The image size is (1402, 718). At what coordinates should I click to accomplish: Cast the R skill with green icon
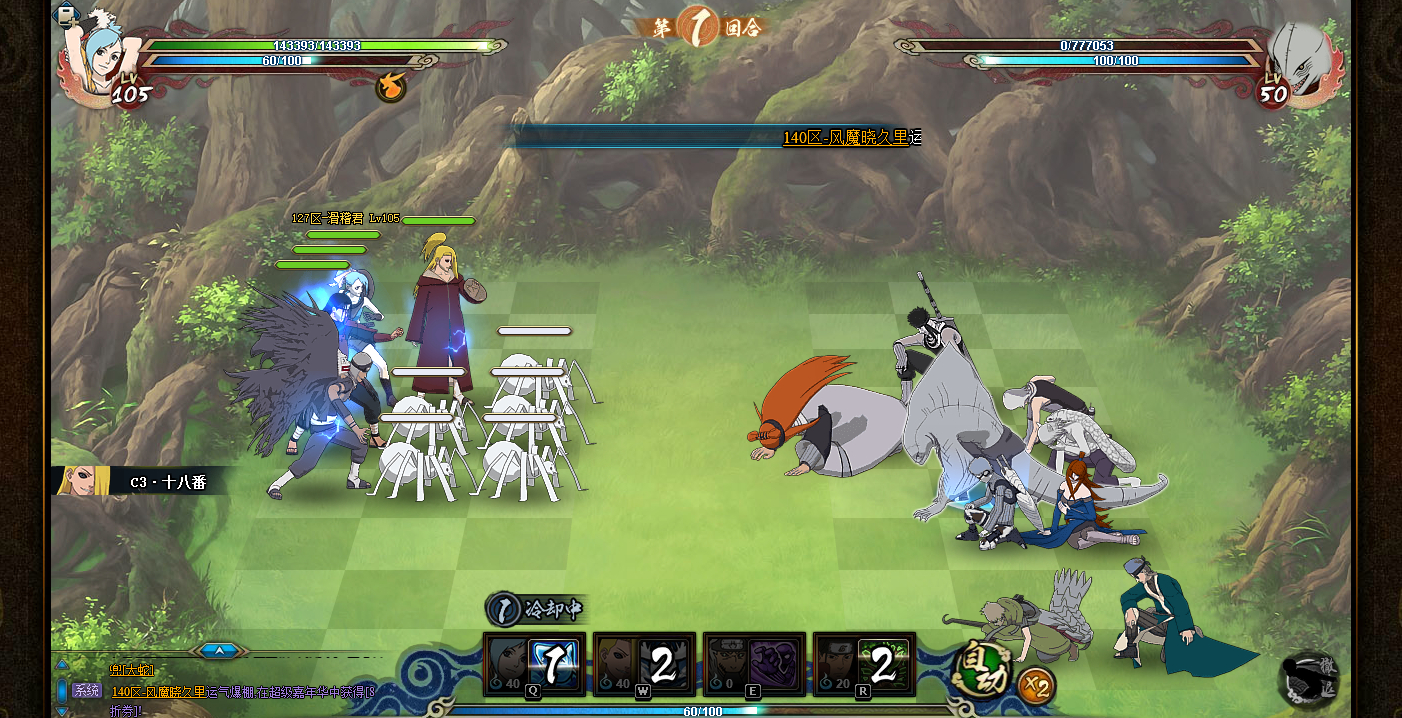point(864,664)
